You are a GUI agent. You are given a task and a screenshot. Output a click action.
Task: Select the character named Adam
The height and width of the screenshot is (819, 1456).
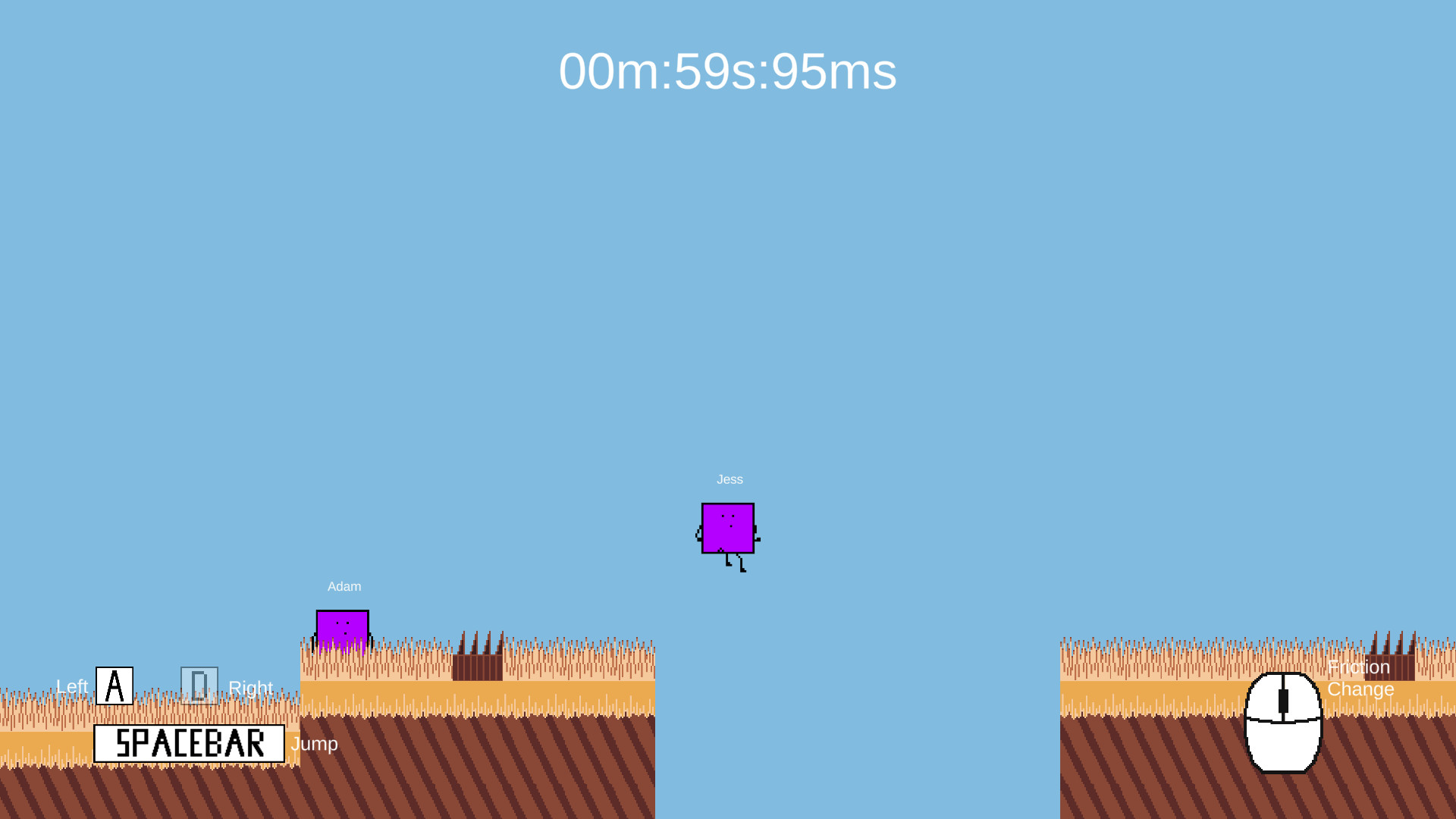343,626
